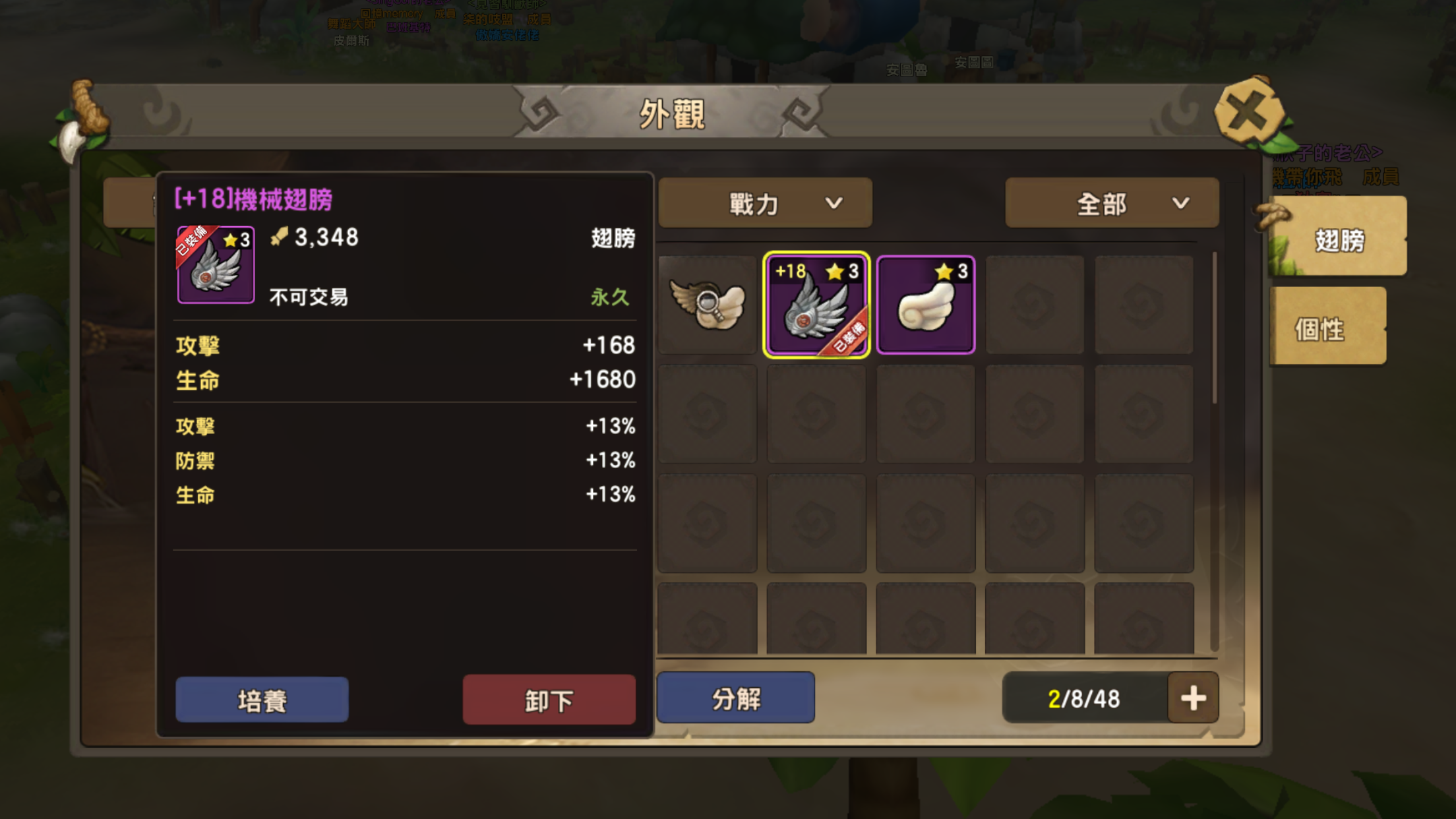Click the magnifier wing preview slot
This screenshot has width=1456, height=819.
707,305
